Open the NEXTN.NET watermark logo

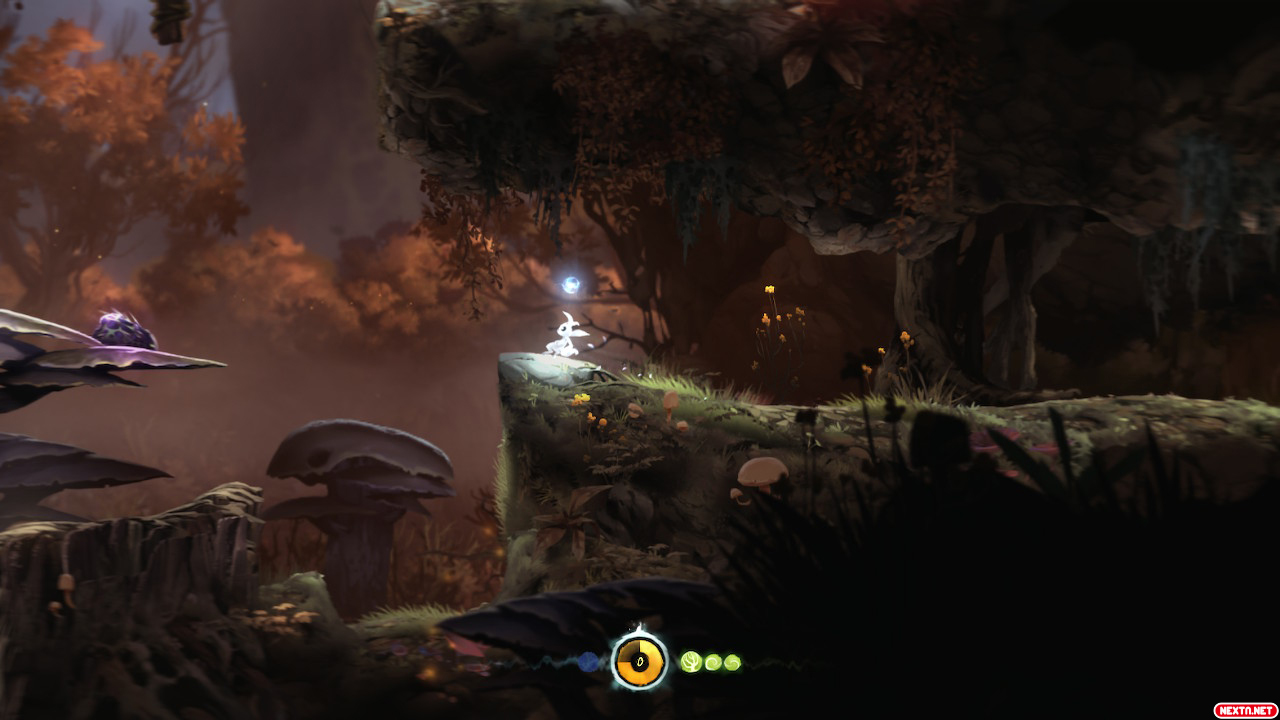pos(1243,709)
